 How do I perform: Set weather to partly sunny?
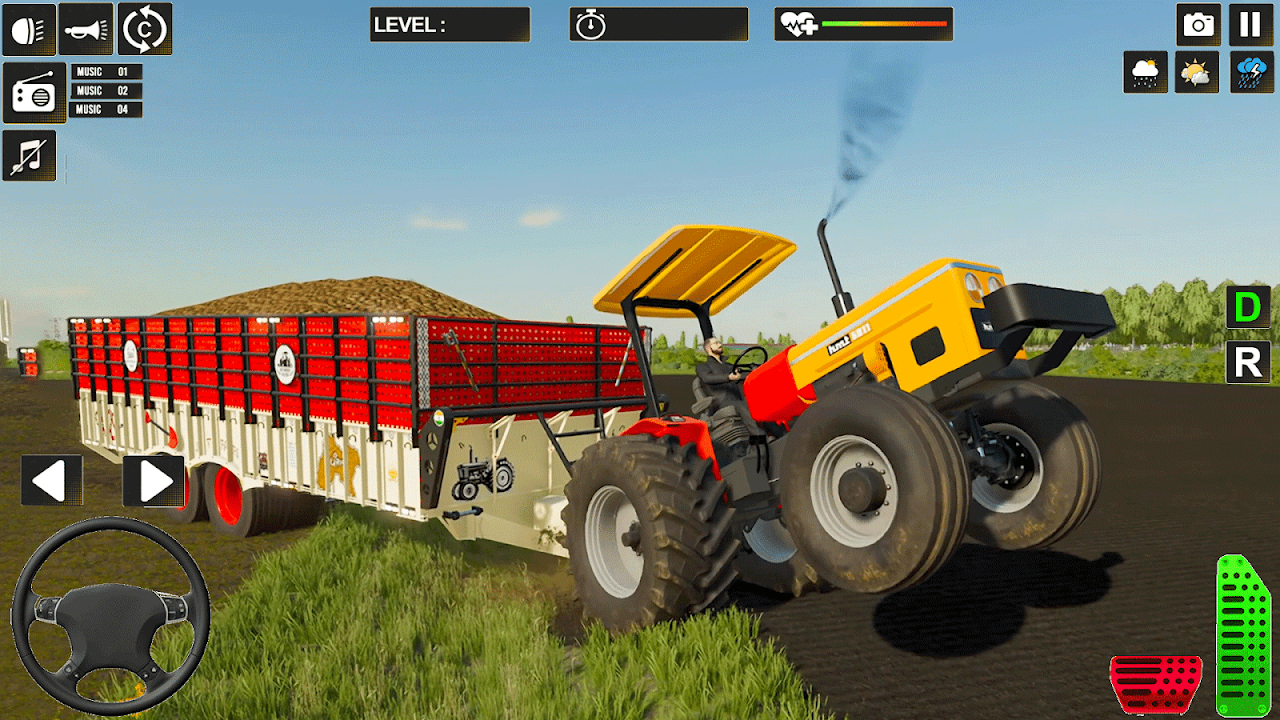pos(1196,73)
